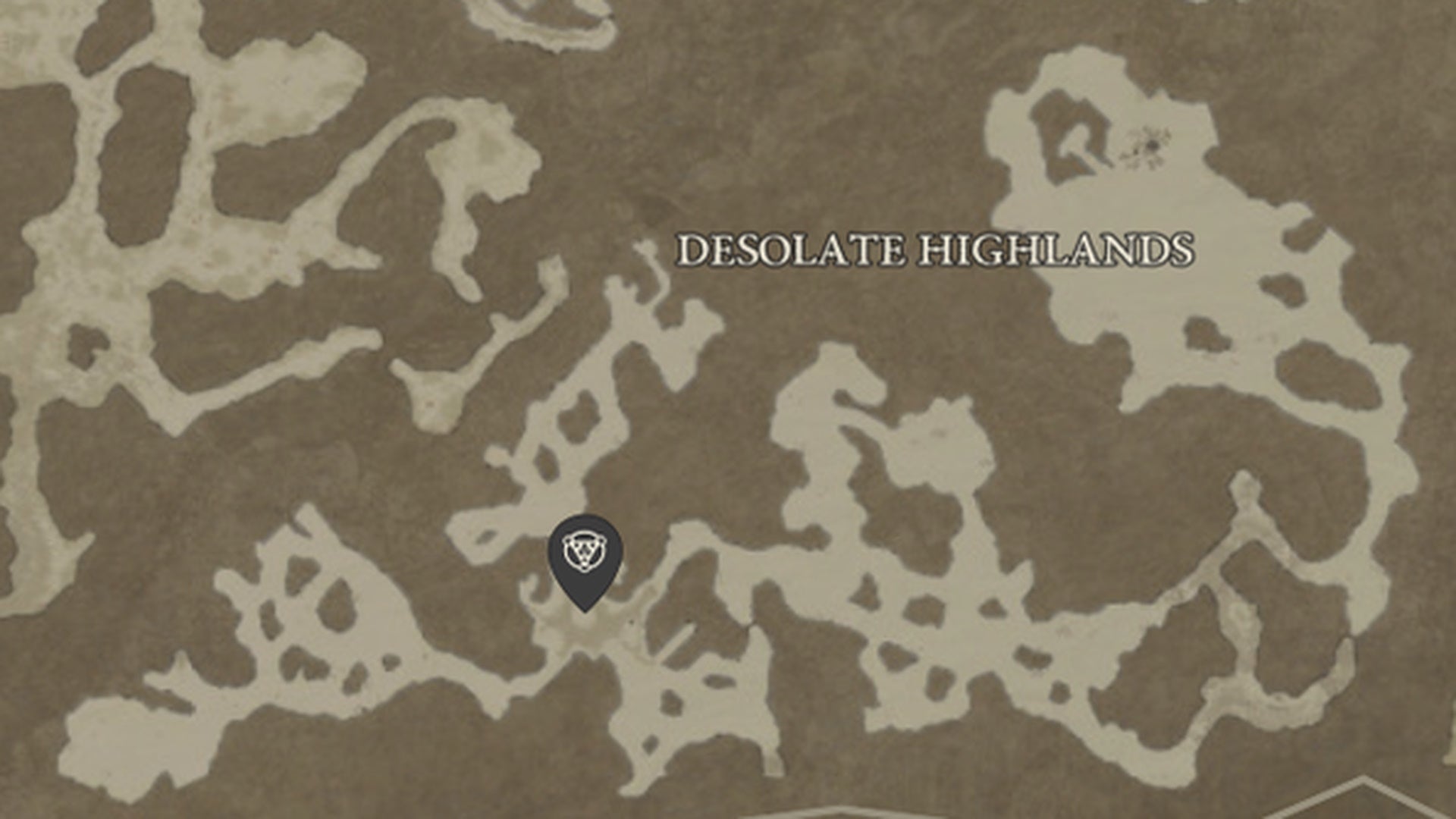Click the tip of the location pin
This screenshot has height=819, width=1456.
point(584,610)
